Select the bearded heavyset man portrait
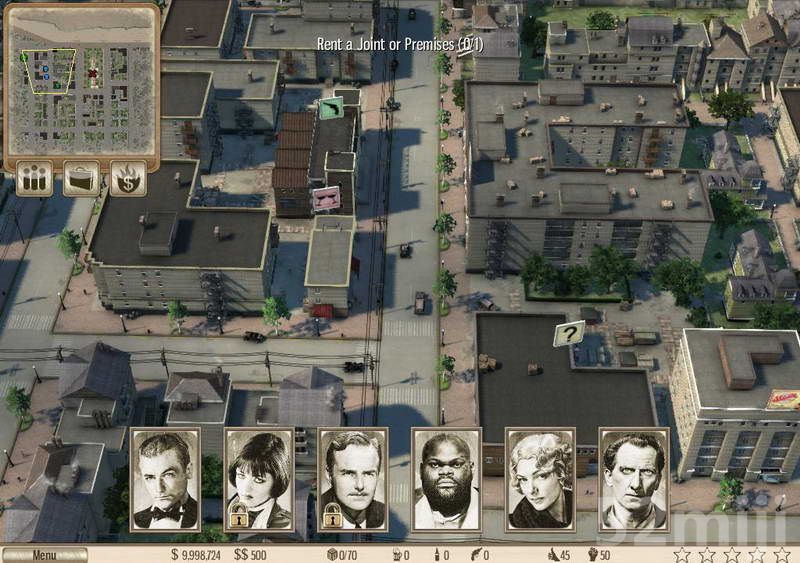The height and width of the screenshot is (563, 800). pos(446,480)
